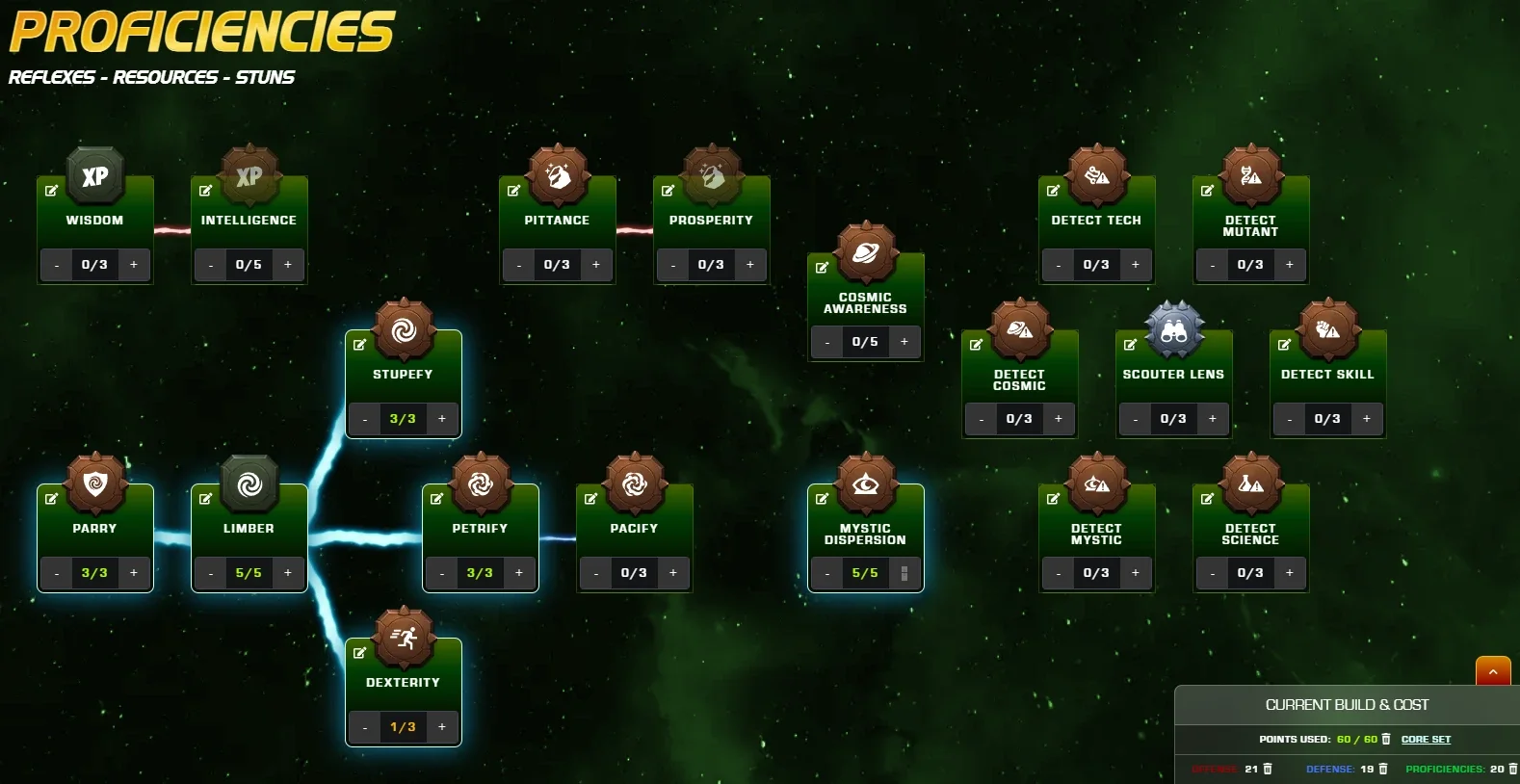The image size is (1520, 784).
Task: Click the Detect Skill plus button
Action: (1367, 419)
